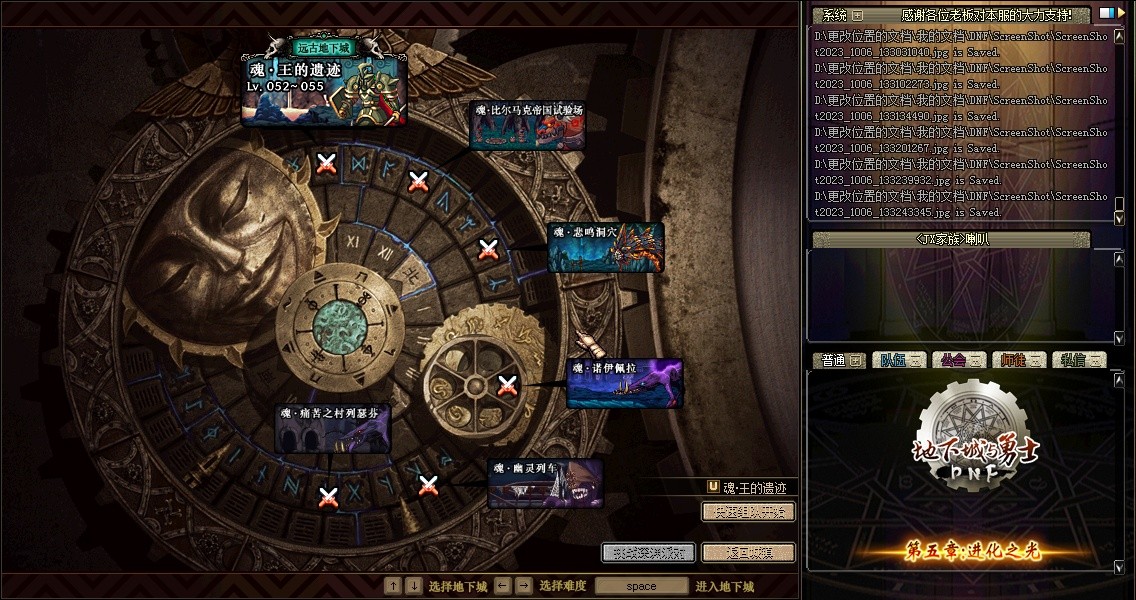The width and height of the screenshot is (1136, 600).
Task: Switch to the 普通 chat tab
Action: 836,360
